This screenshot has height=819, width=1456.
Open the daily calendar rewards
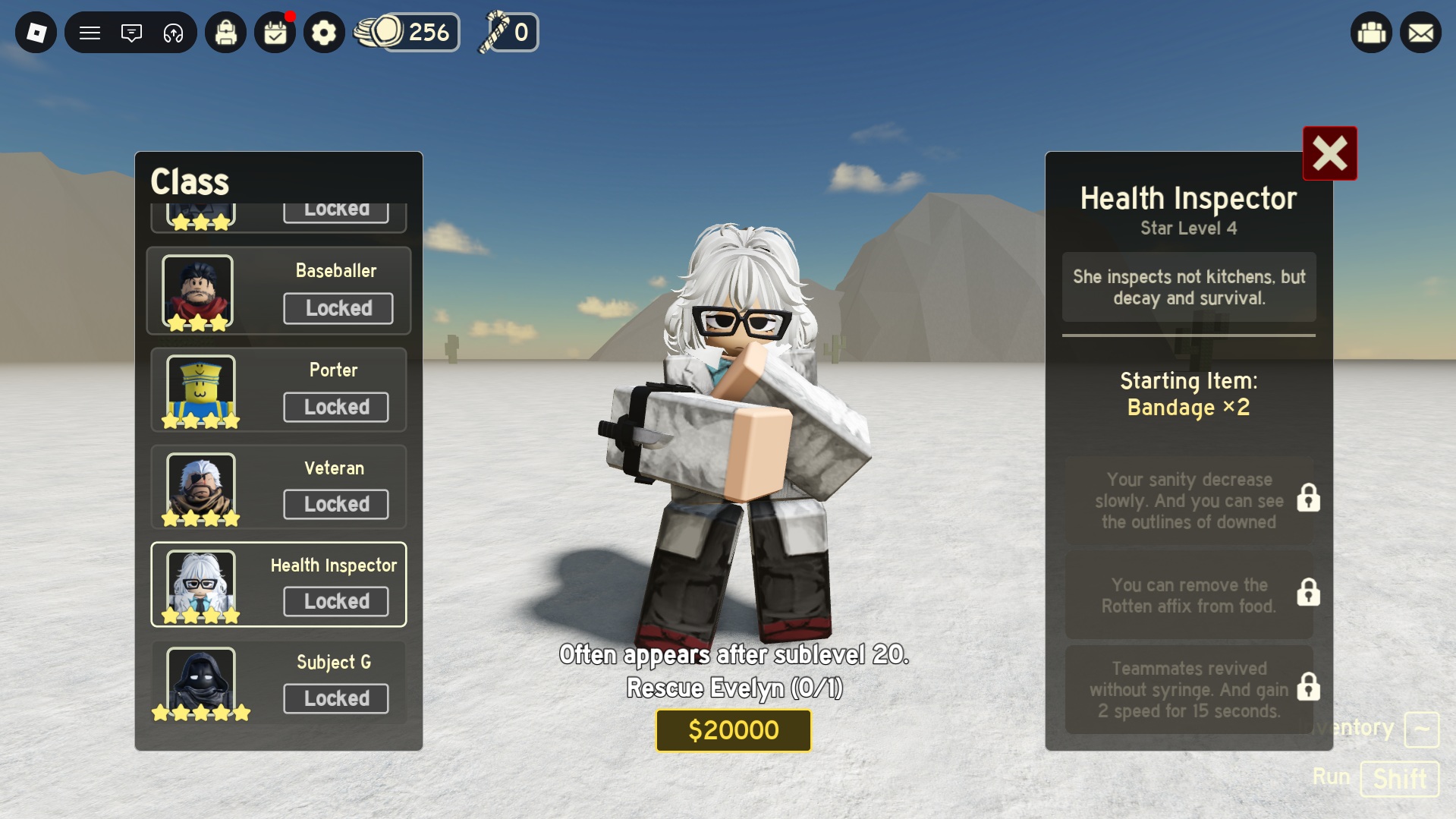coord(275,33)
